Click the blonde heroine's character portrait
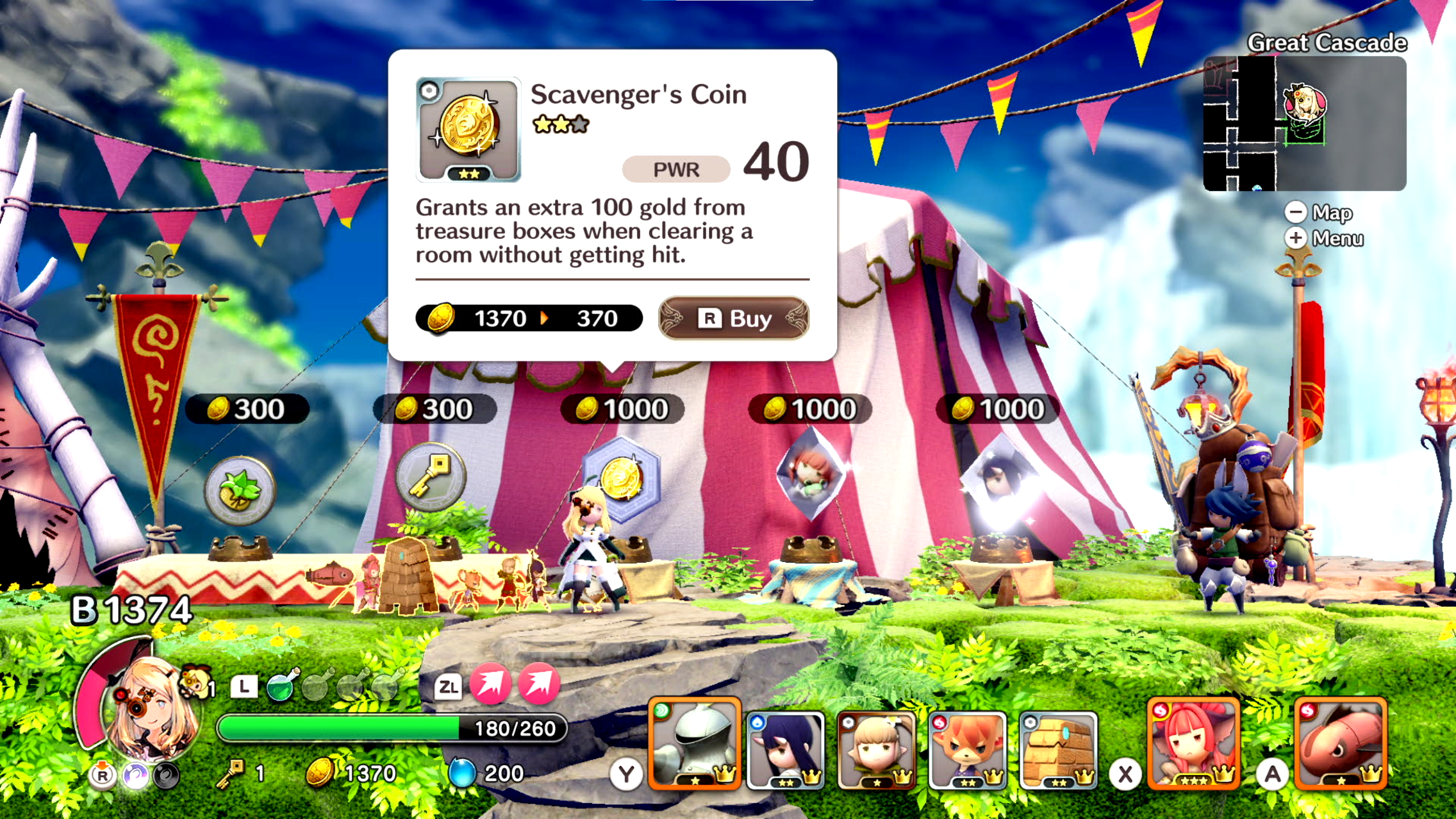The image size is (1456, 819). pyautogui.click(x=151, y=708)
